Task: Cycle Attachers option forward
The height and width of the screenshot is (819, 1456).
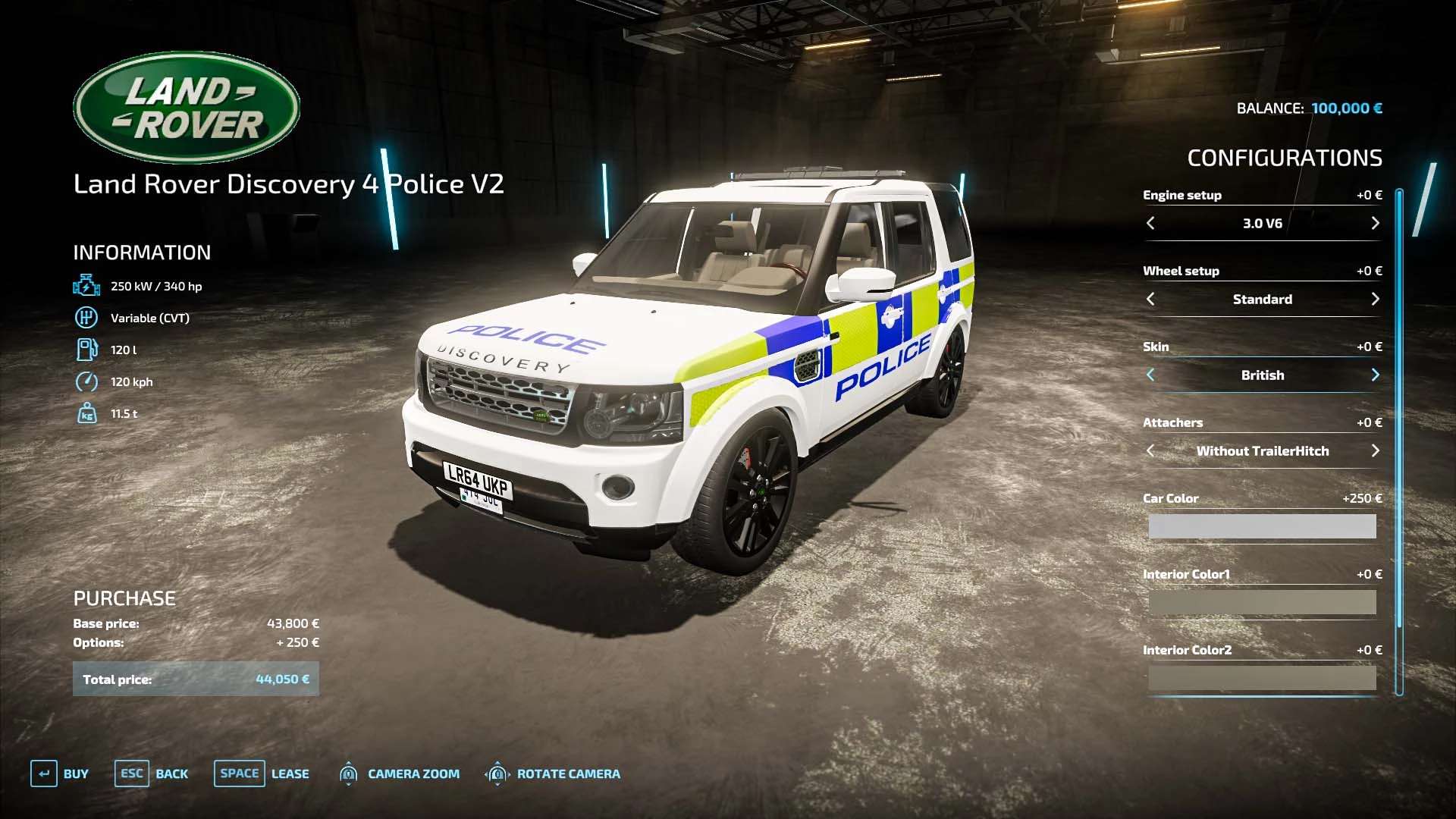Action: (1375, 450)
